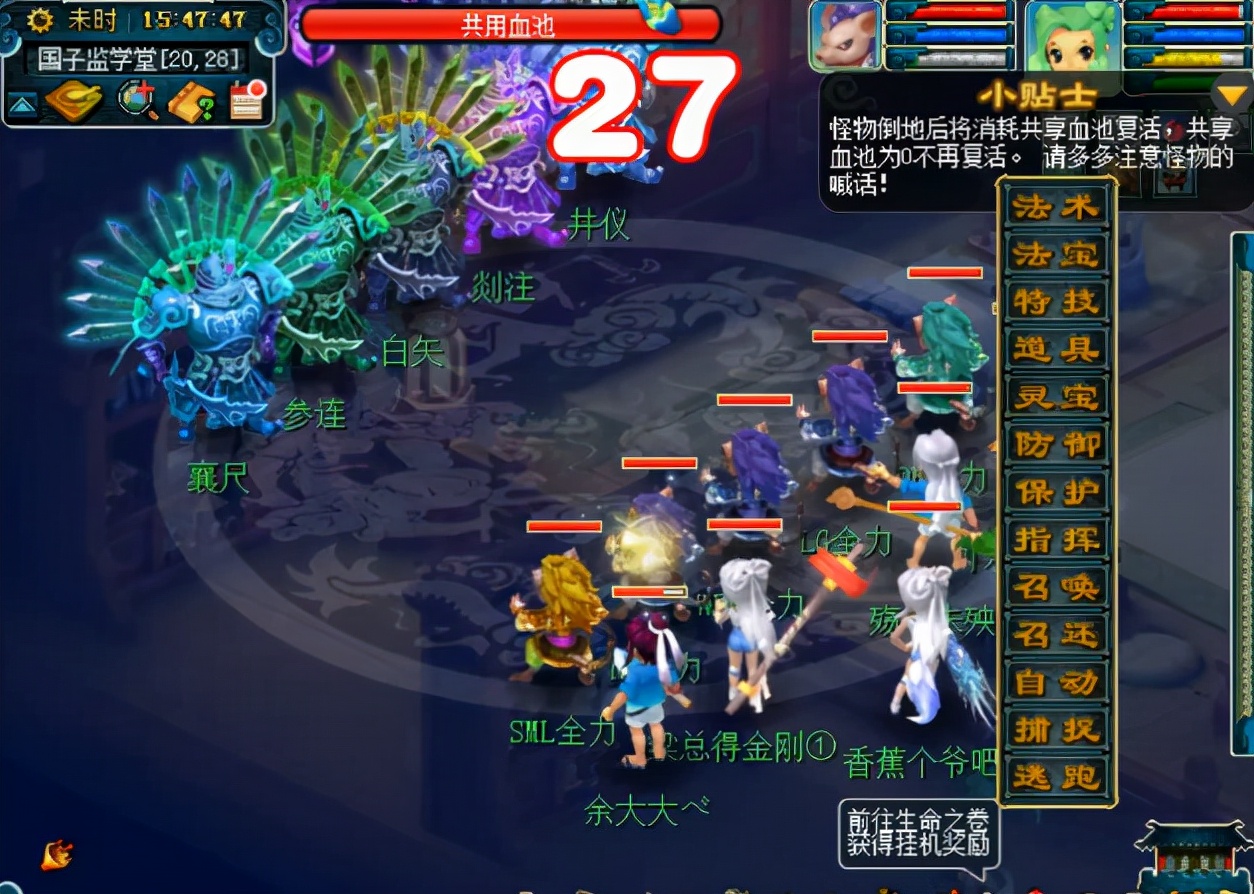Click the blue triangle collapse button

click(x=22, y=103)
